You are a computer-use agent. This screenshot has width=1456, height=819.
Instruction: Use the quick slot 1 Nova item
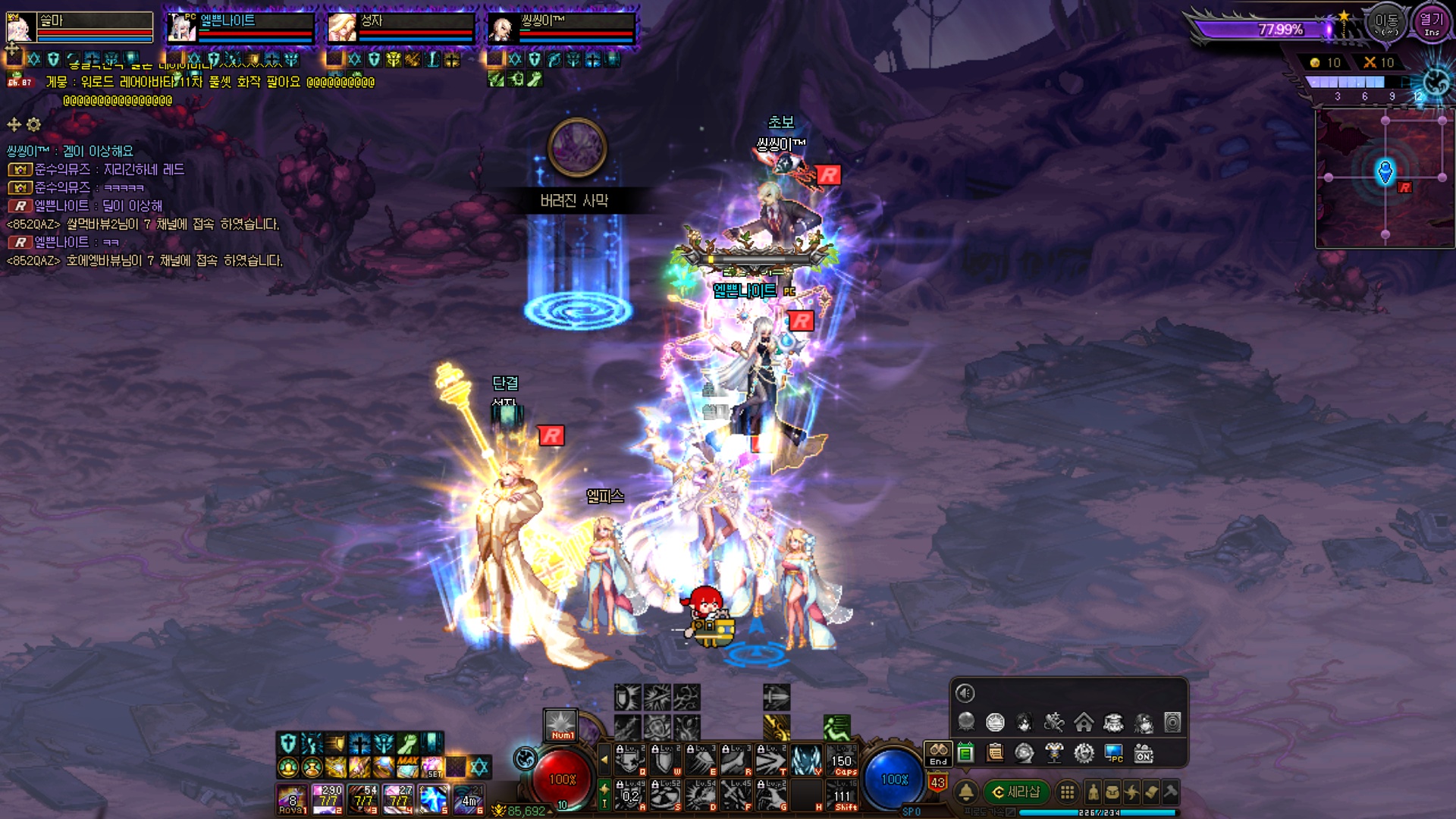click(x=292, y=799)
